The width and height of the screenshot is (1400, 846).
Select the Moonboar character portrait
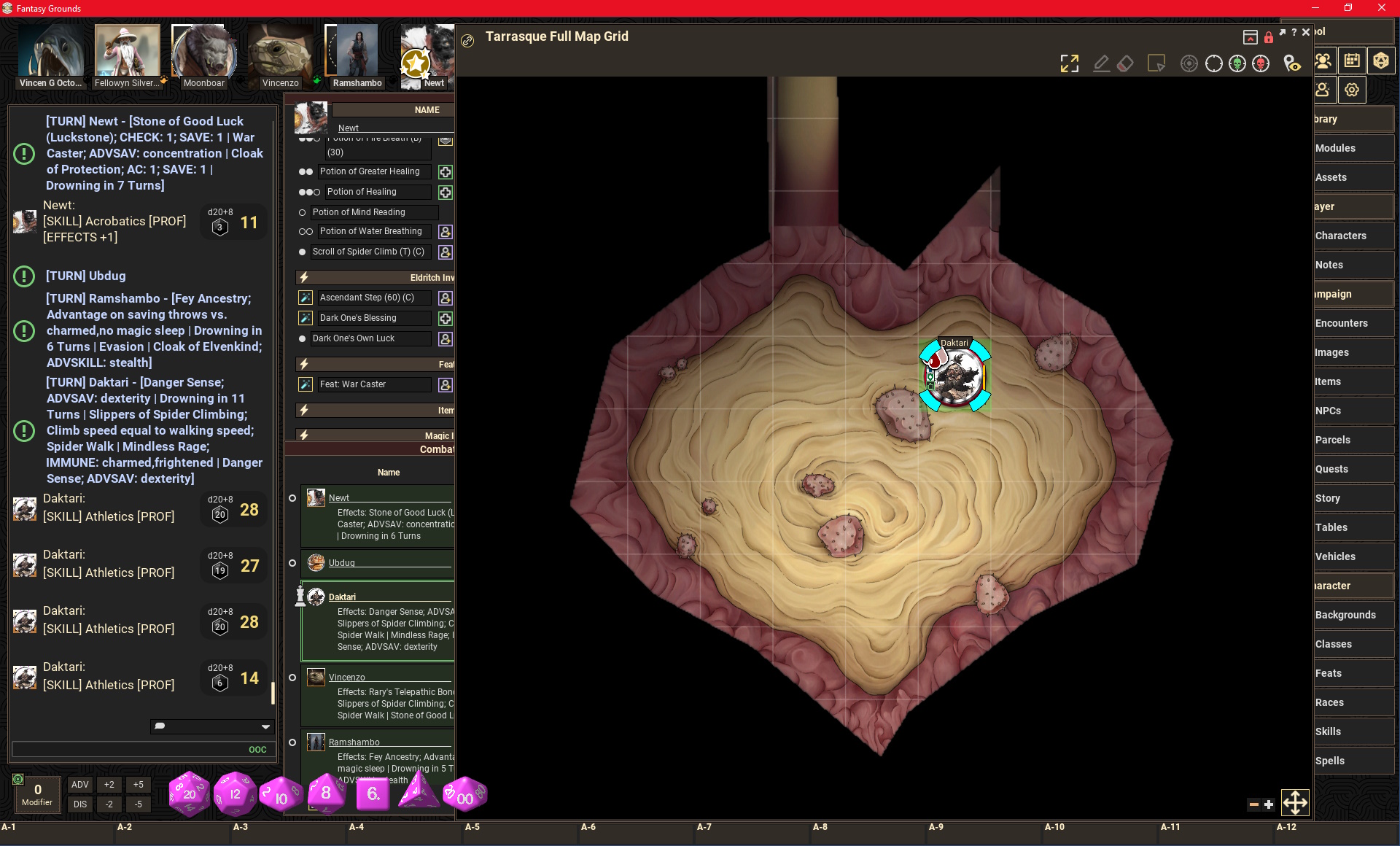click(203, 53)
